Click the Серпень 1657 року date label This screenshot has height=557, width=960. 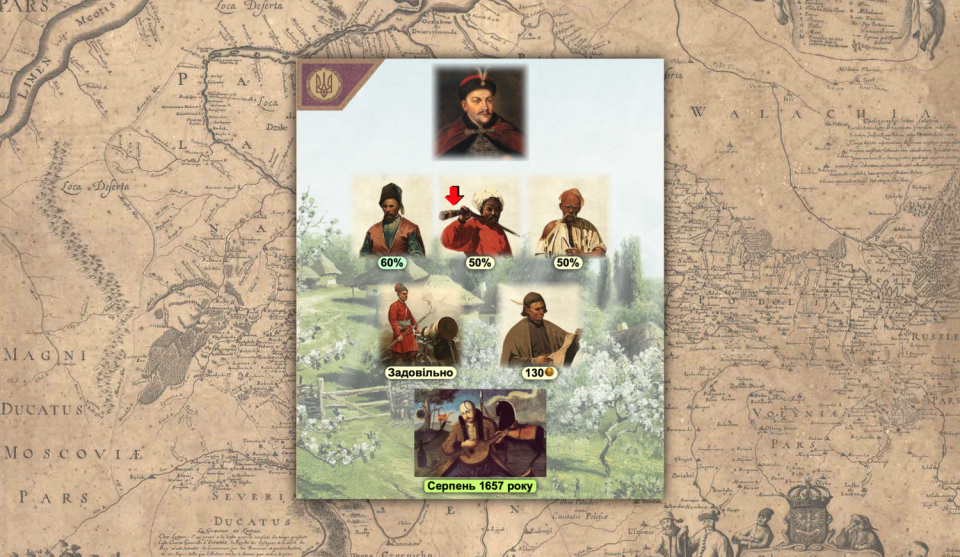(480, 486)
